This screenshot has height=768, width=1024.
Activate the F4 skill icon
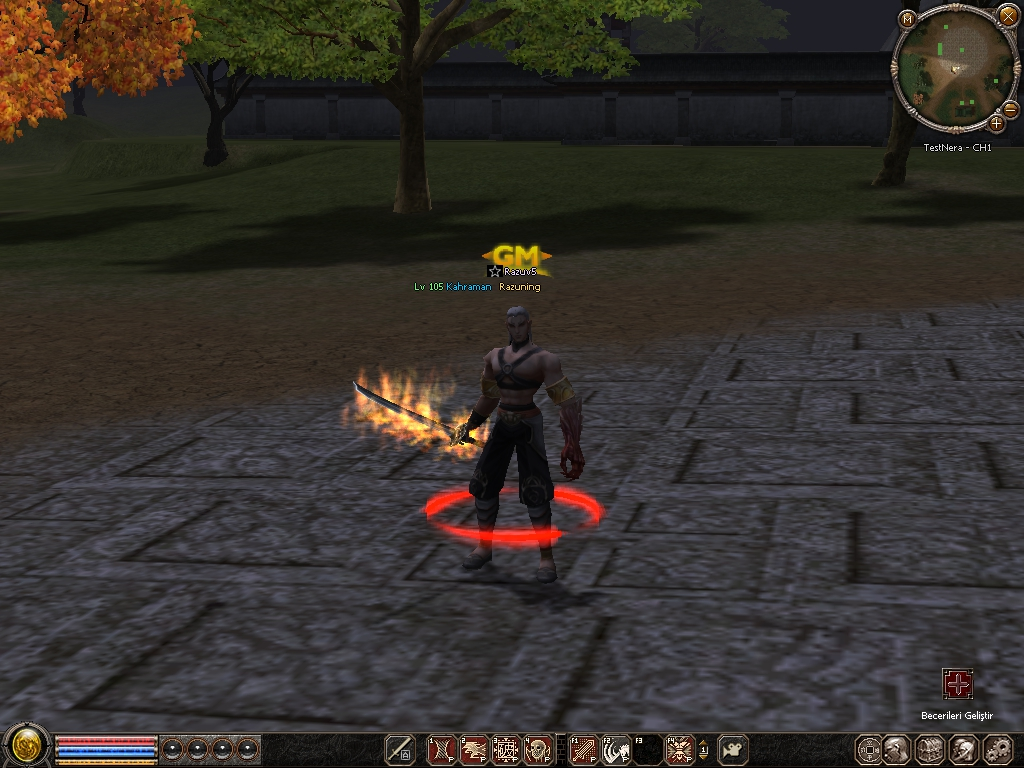coord(680,749)
